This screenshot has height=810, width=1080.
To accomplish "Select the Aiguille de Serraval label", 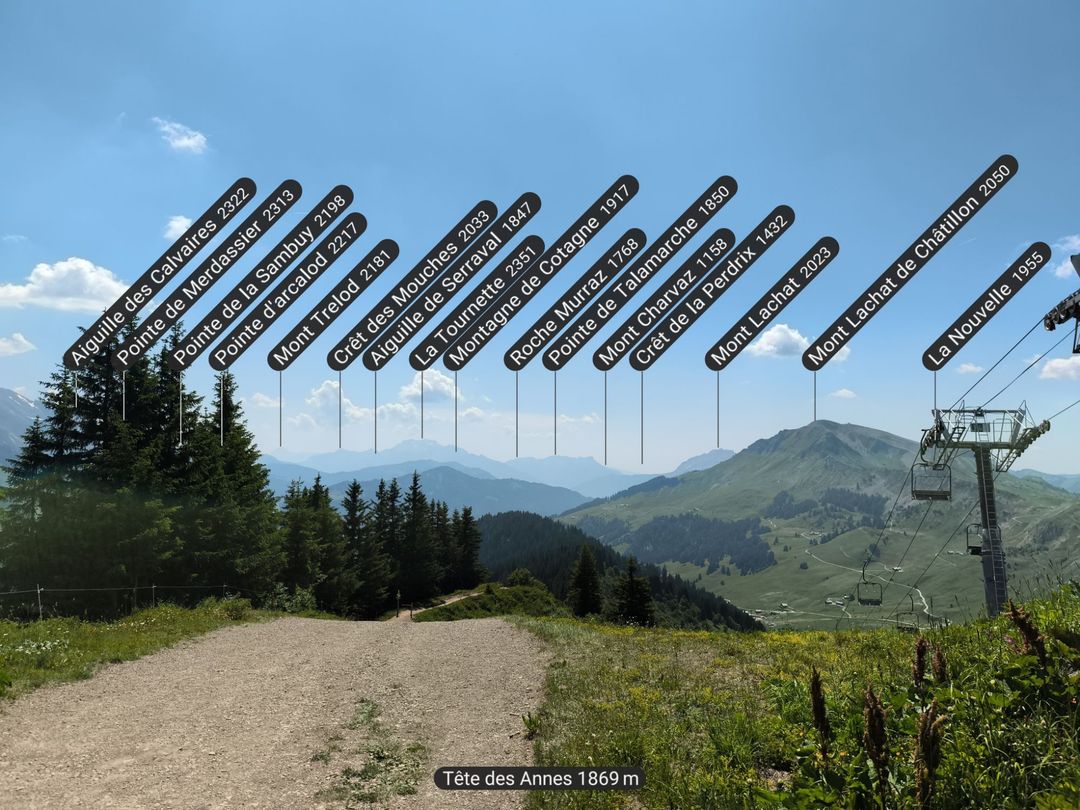I will click(x=452, y=281).
